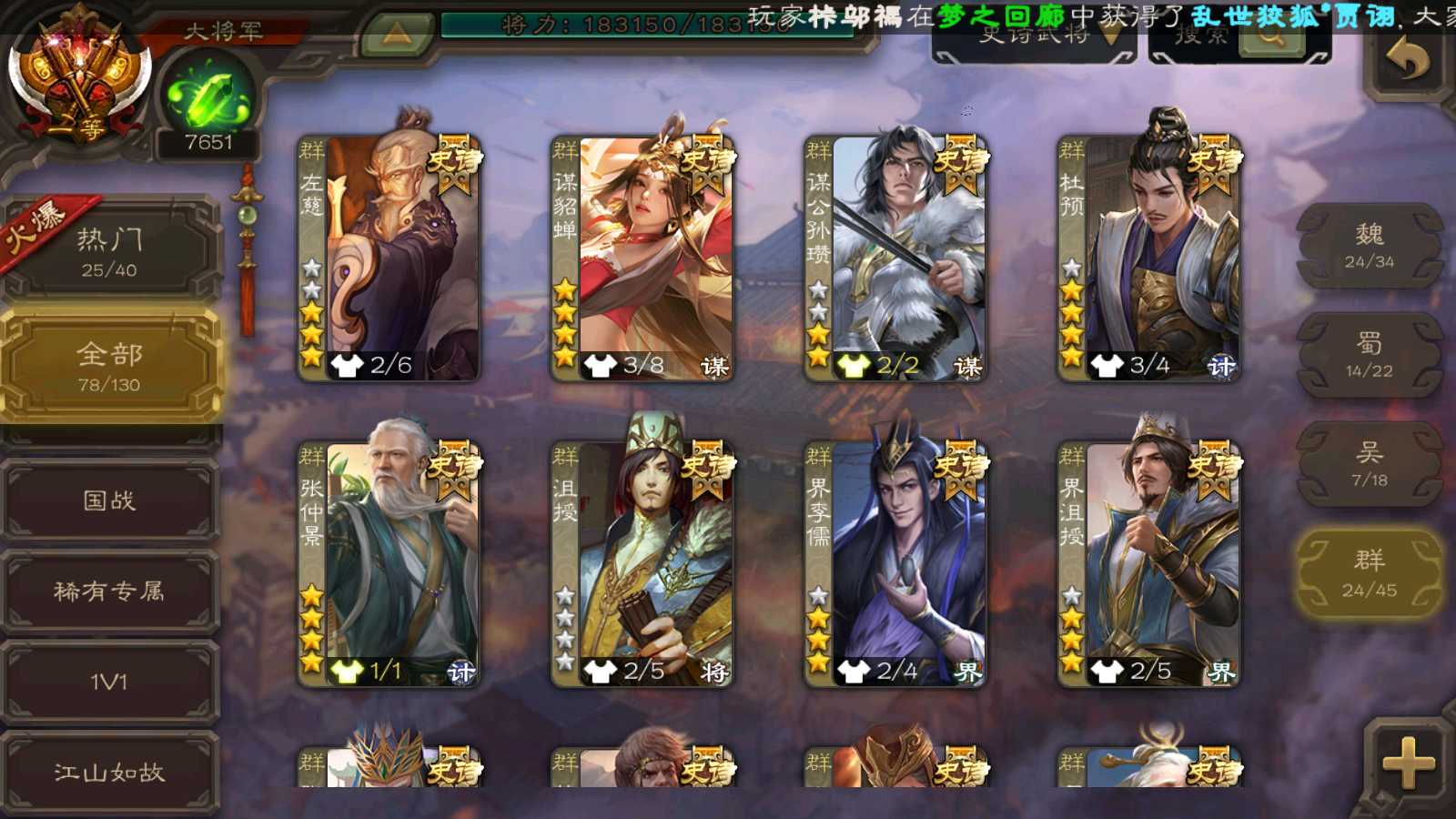Select the 谋貂蝉 general card
This screenshot has height=819, width=1456.
point(642,258)
